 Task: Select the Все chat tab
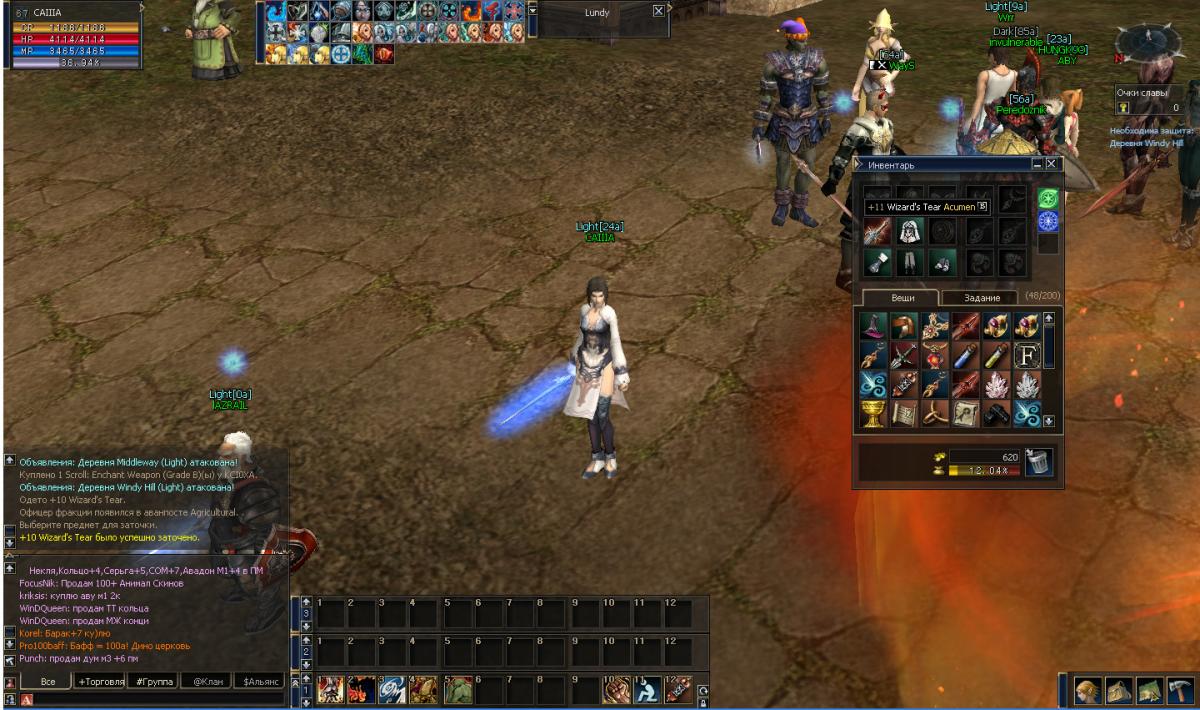47,681
